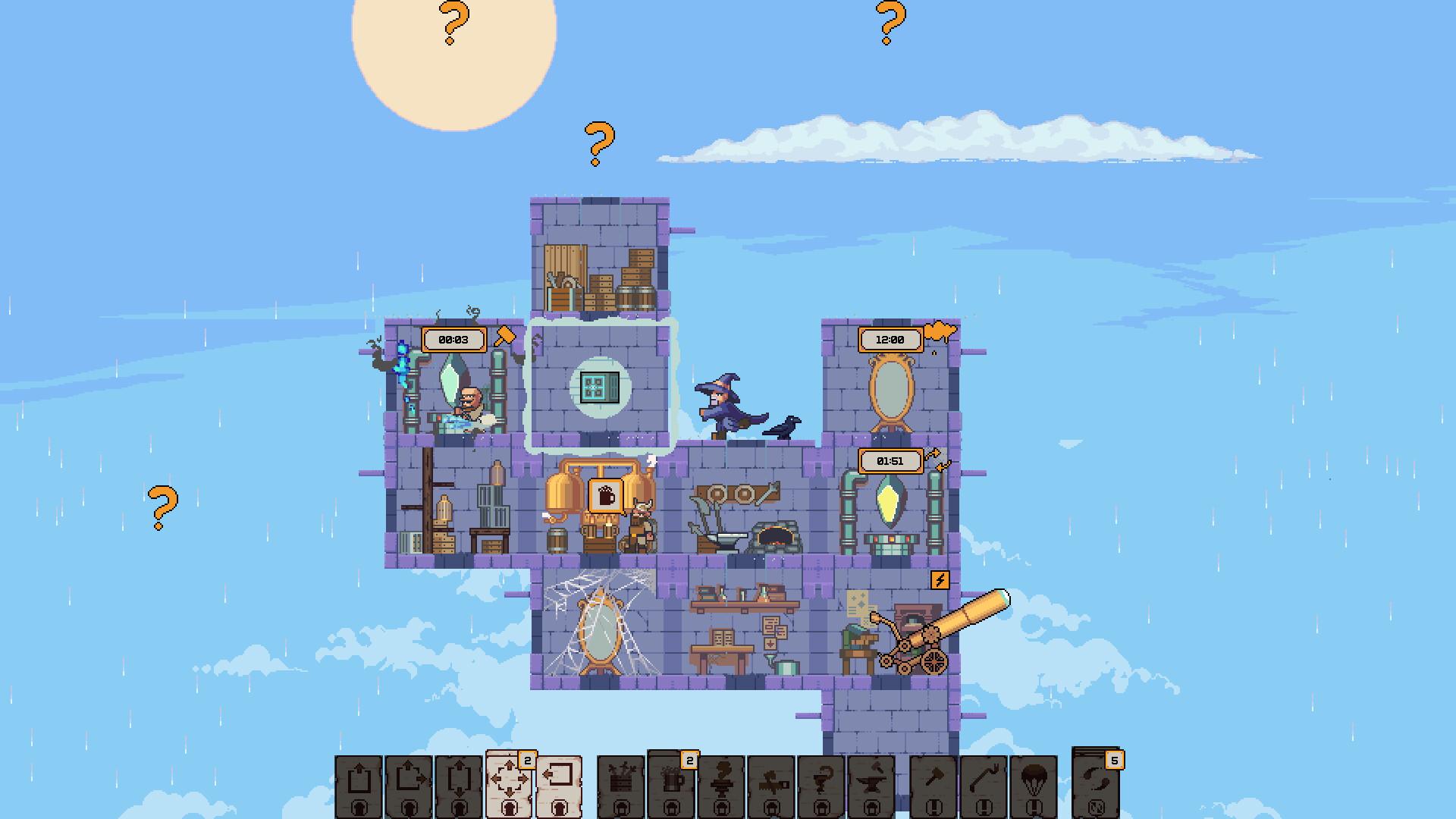Click the lightning bolt icon on the telescope room

[940, 582]
